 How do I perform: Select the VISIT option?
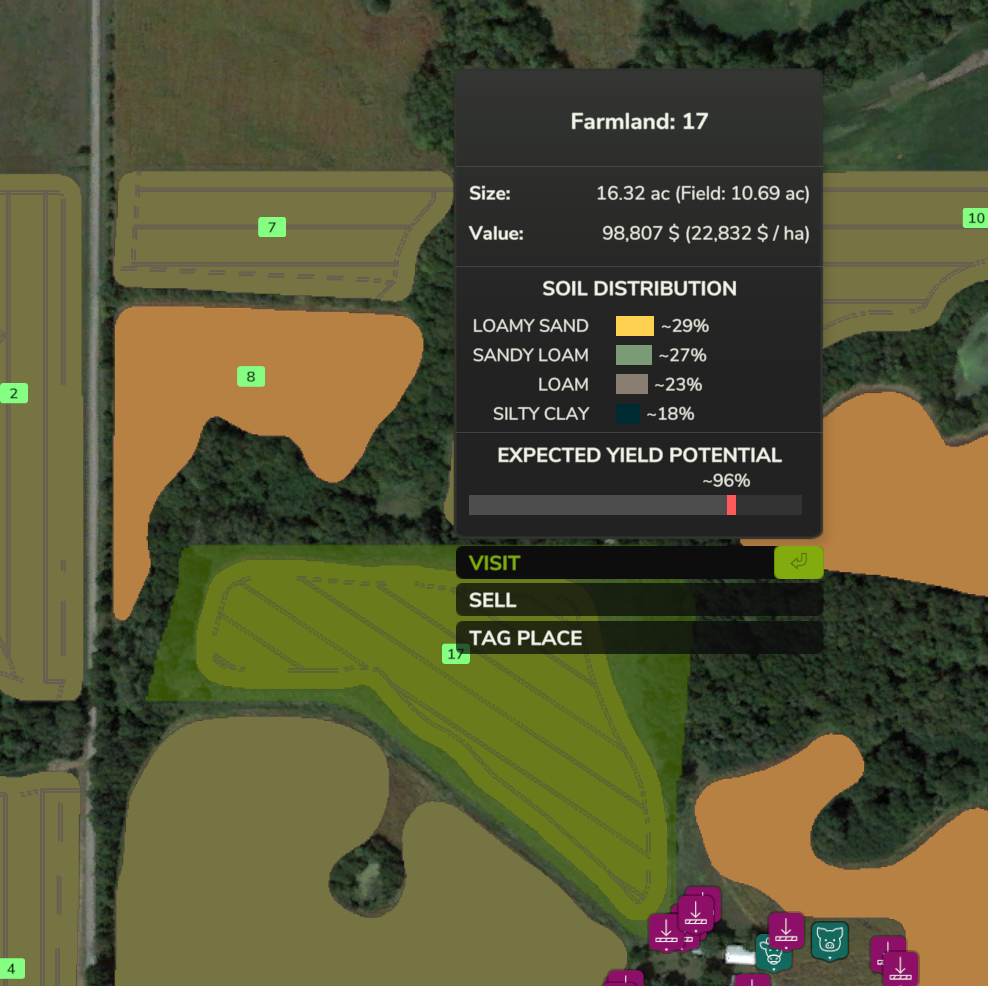pos(614,563)
